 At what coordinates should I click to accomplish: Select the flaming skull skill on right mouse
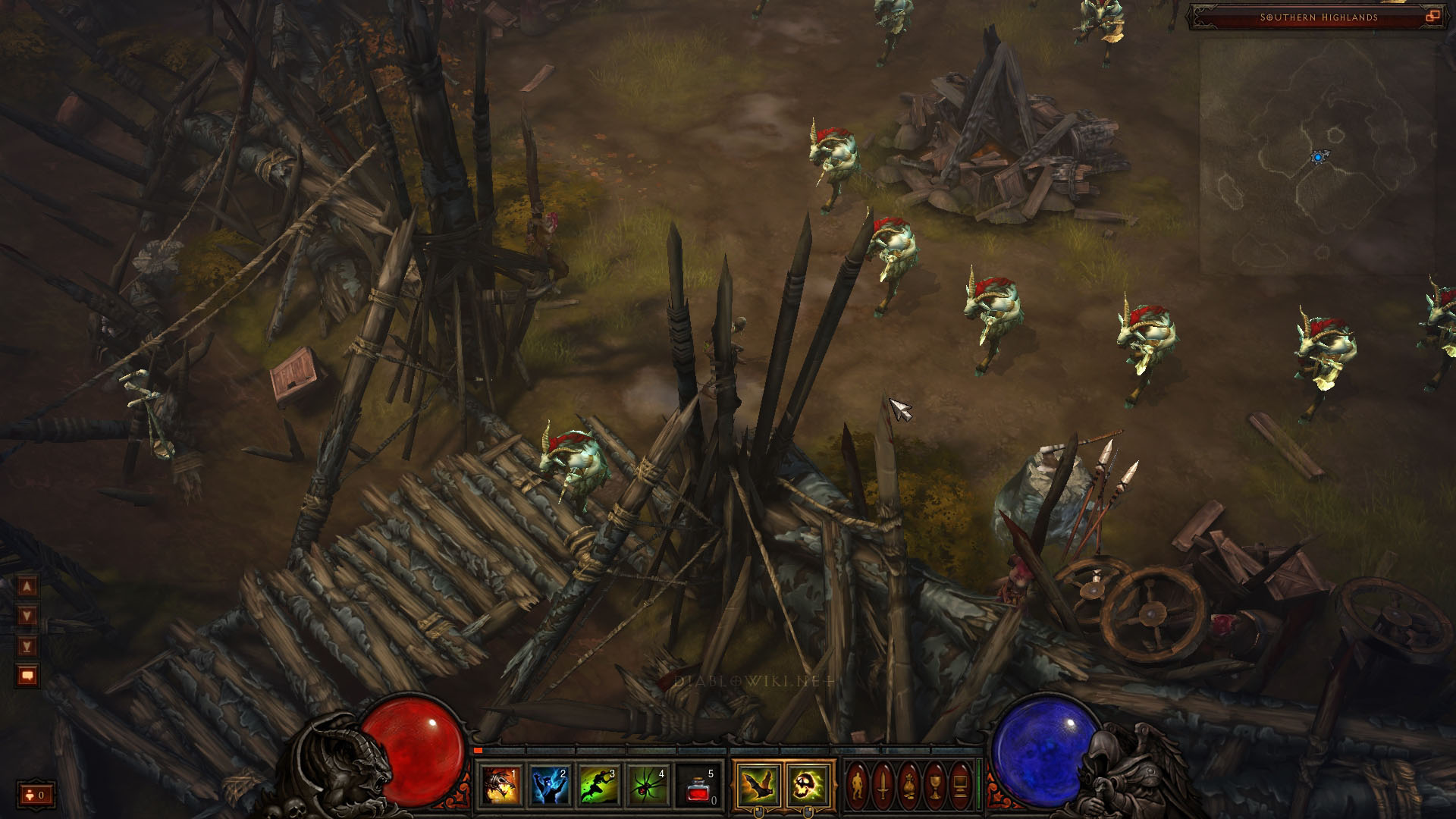(x=808, y=784)
